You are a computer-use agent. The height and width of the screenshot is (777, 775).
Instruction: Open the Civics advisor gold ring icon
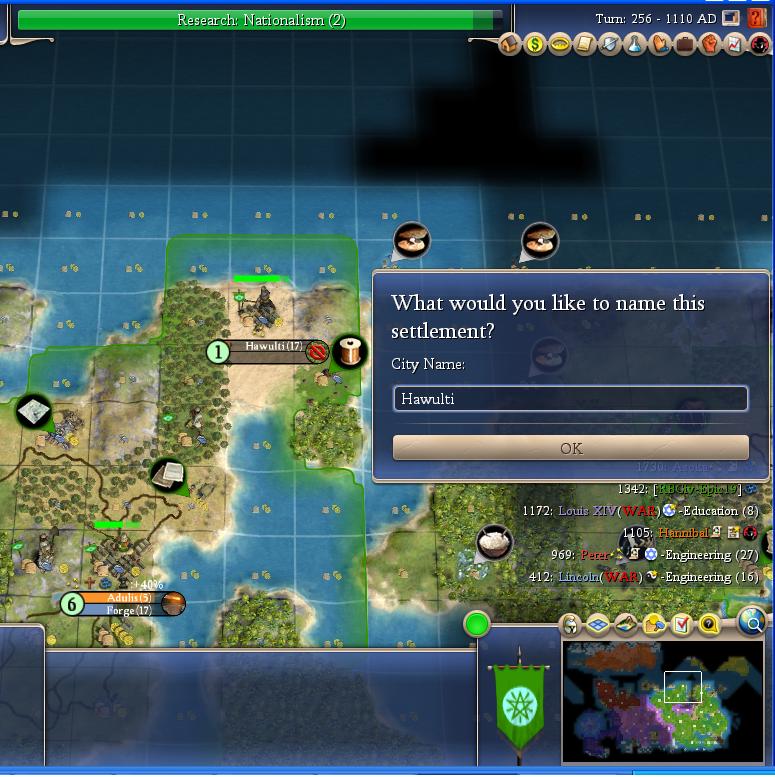[x=560, y=45]
